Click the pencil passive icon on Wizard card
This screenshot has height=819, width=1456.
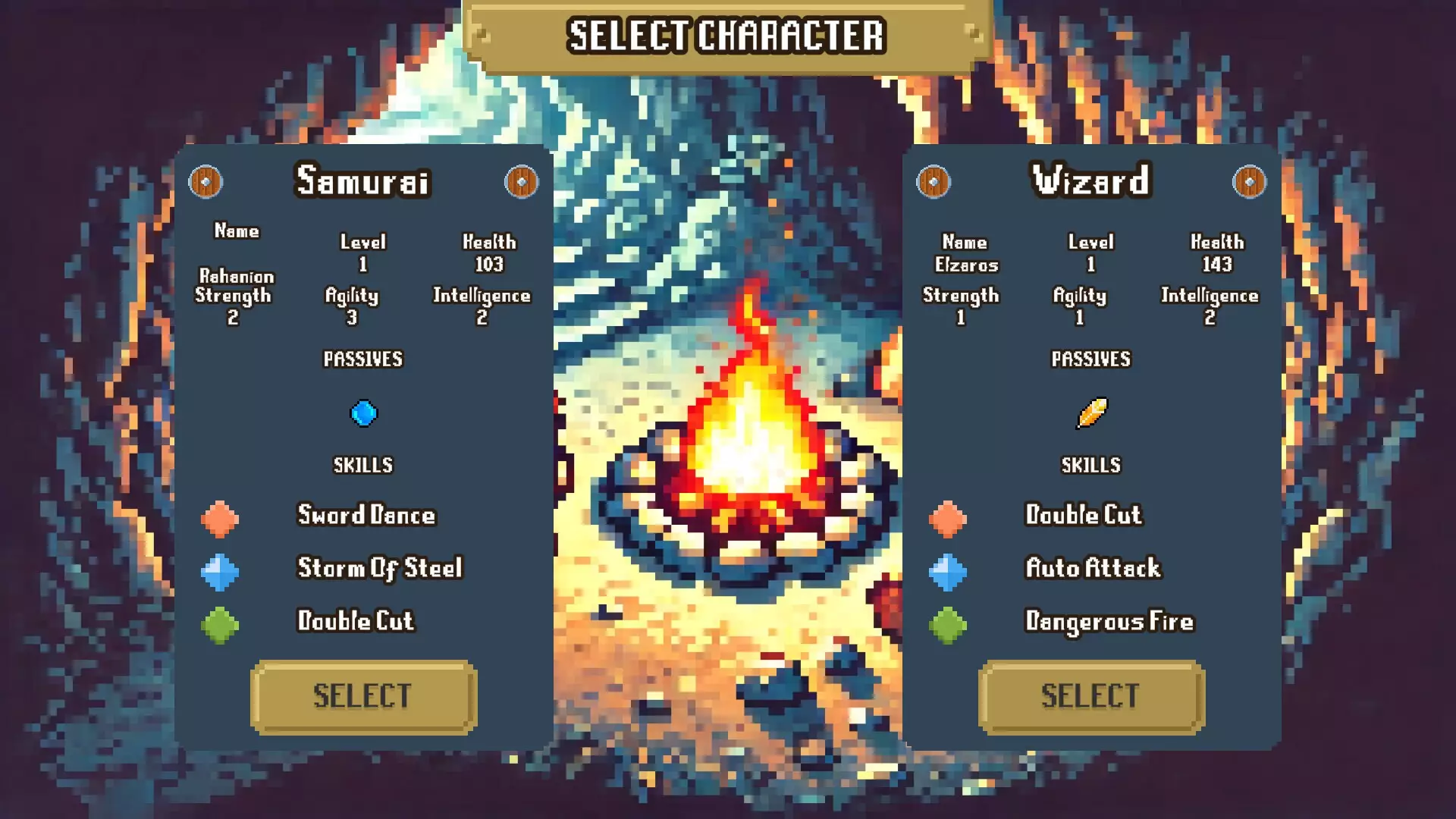point(1092,412)
